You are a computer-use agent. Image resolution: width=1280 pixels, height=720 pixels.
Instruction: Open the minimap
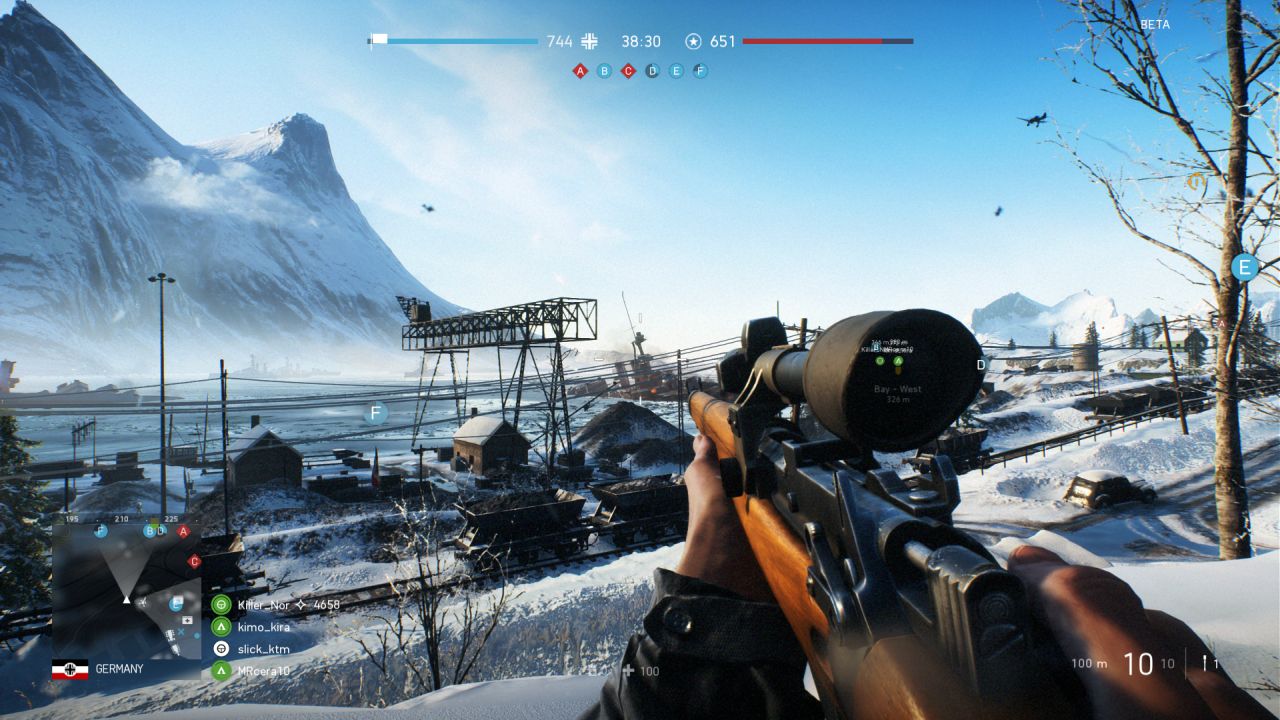point(126,590)
